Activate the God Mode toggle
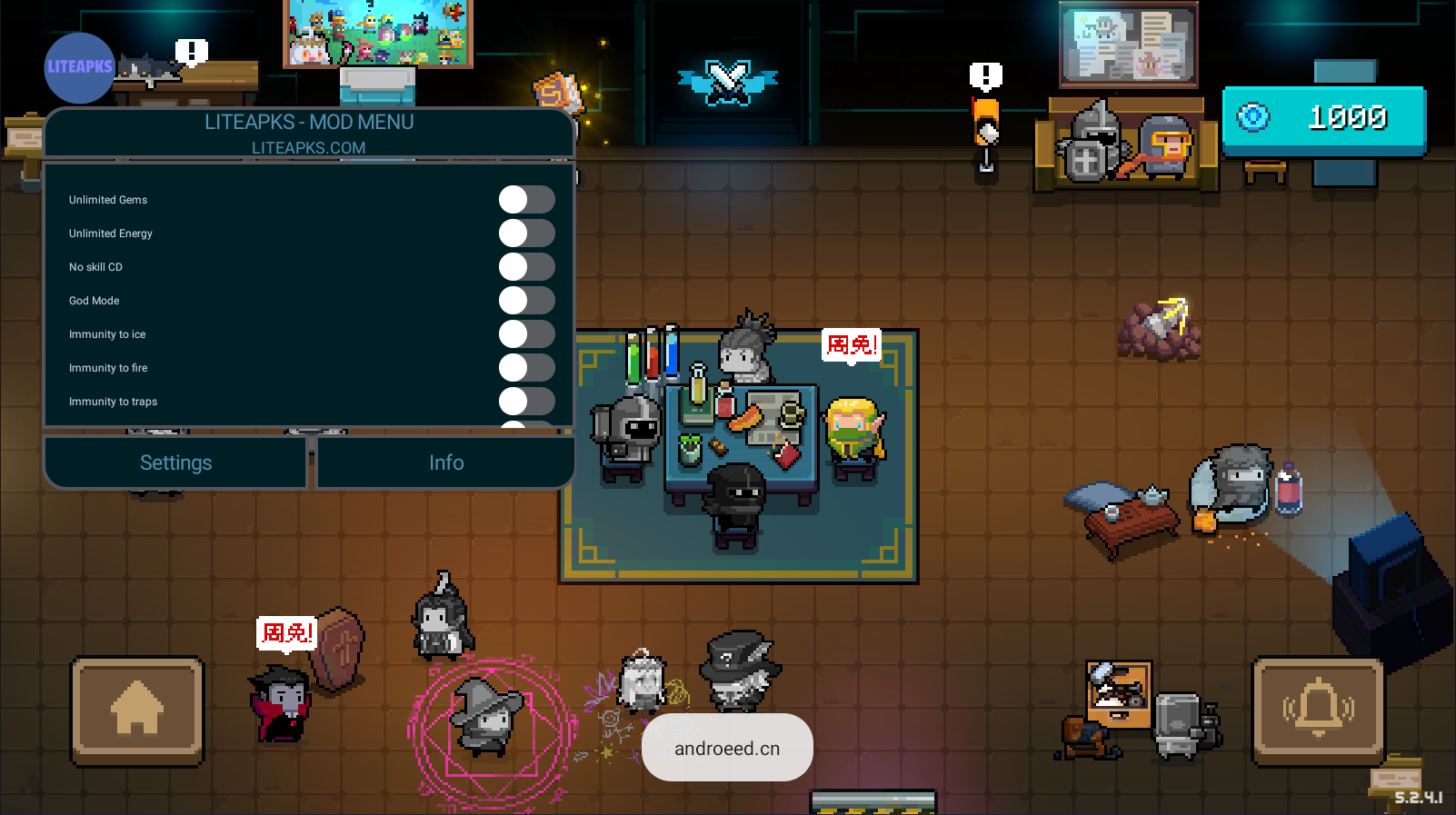Image resolution: width=1456 pixels, height=815 pixels. click(526, 301)
